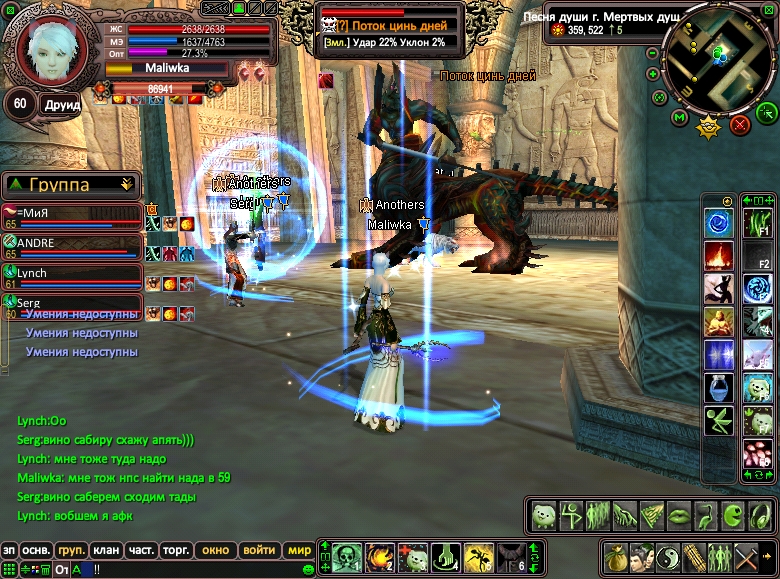Switch to the «торг.» trade chat tab
Viewport: 780px width, 579px height.
177,550
